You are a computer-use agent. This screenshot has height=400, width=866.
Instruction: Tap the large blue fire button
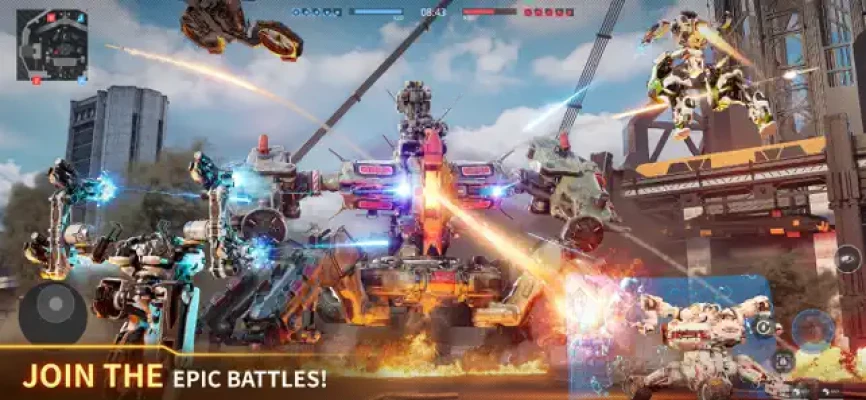(812, 330)
